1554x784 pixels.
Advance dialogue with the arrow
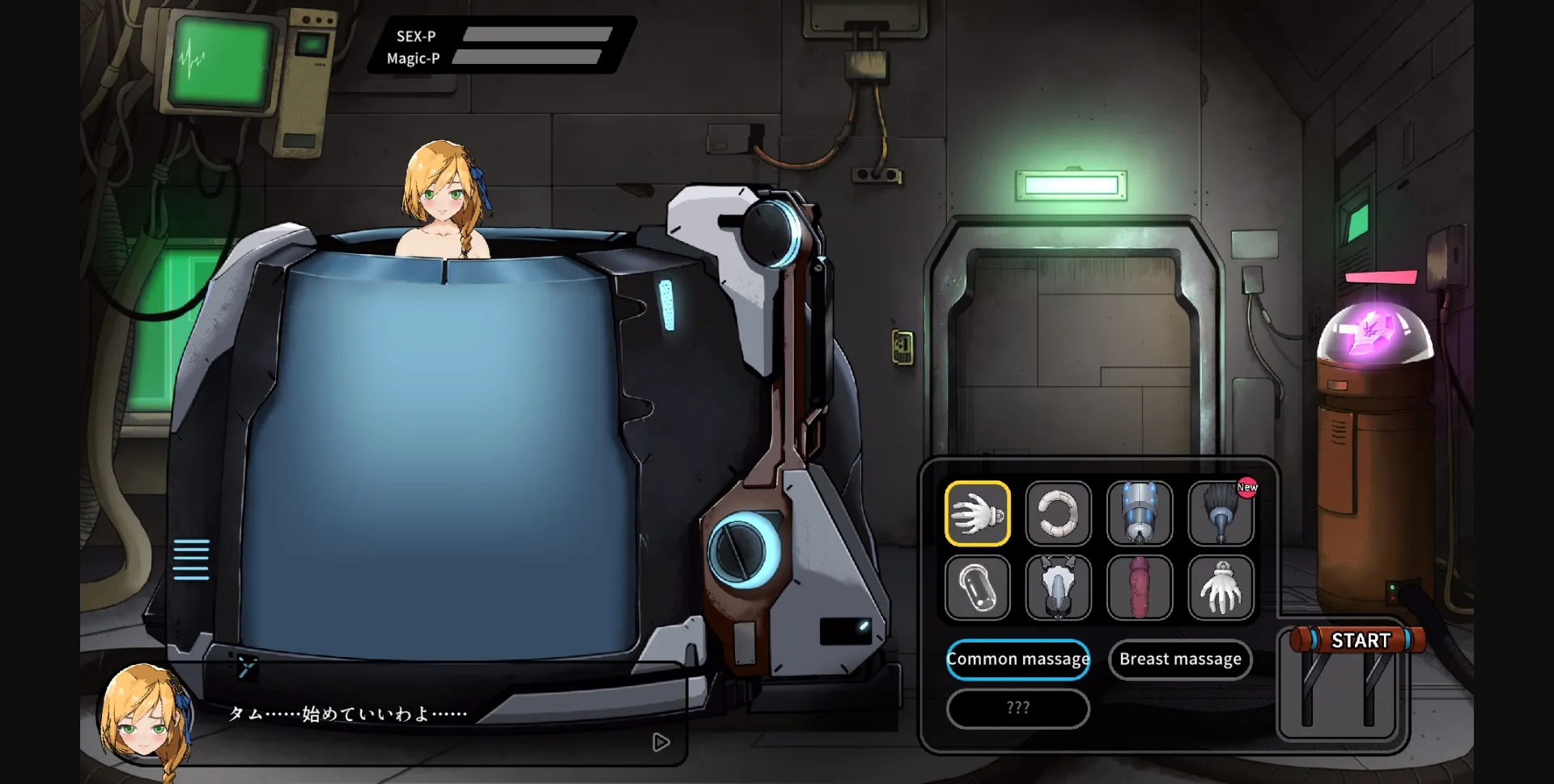(x=662, y=742)
